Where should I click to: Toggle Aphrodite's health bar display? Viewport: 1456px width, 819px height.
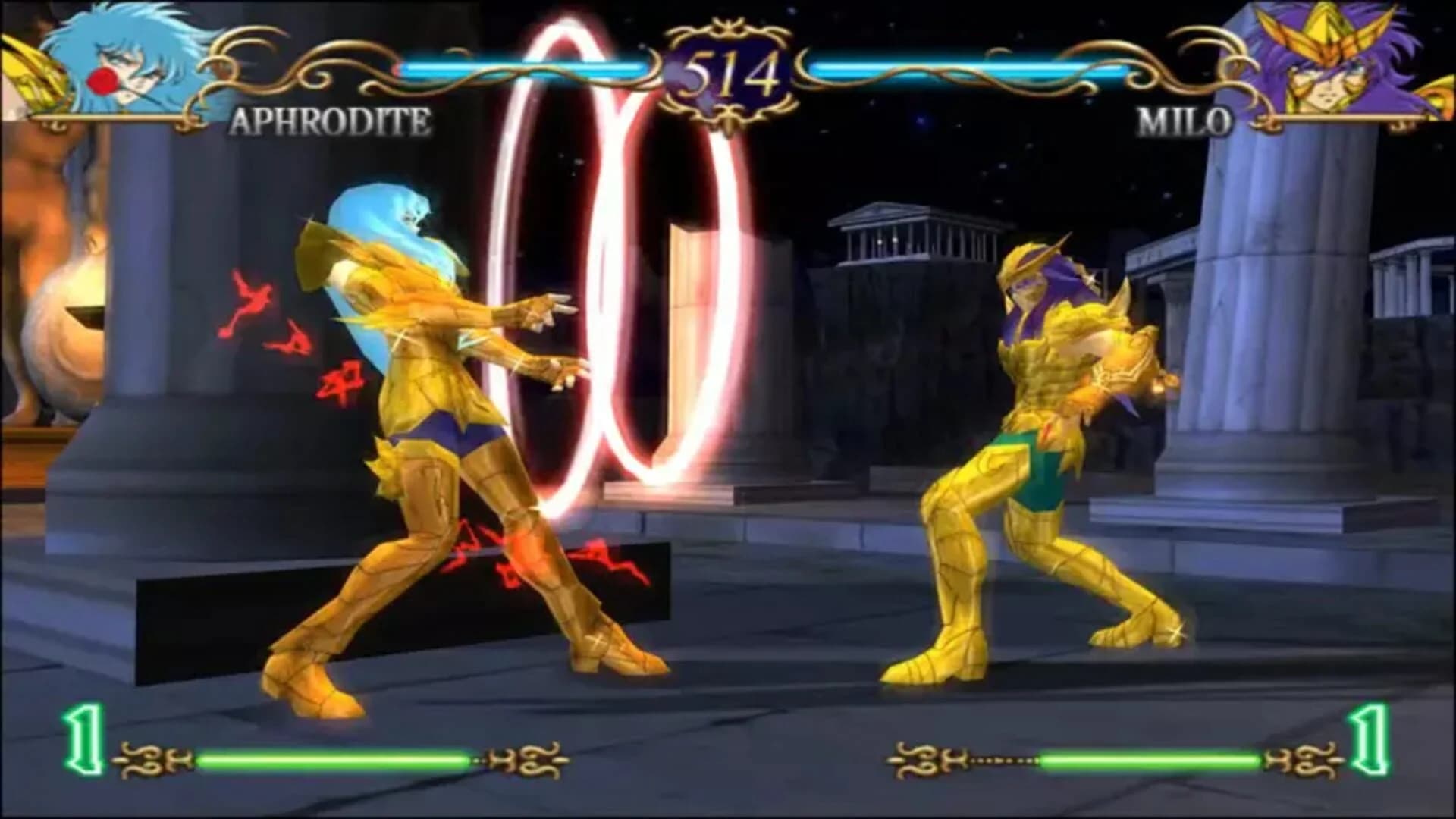coord(531,68)
